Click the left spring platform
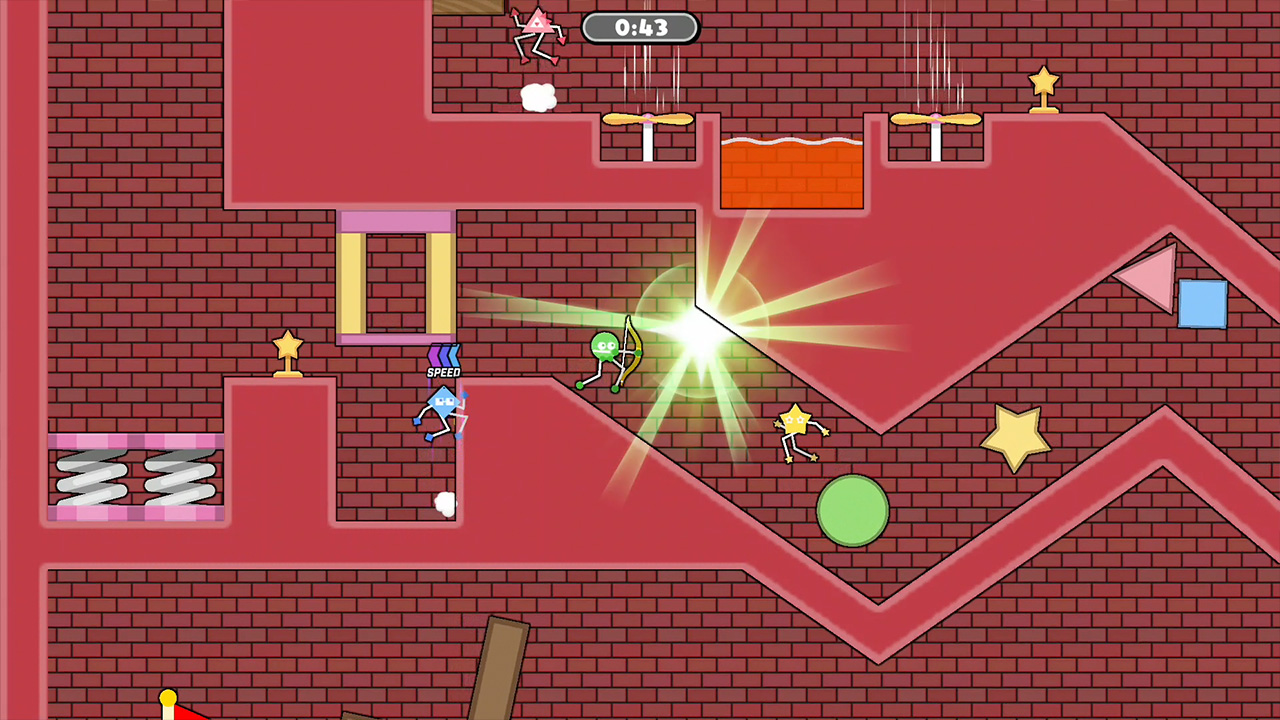 (90, 478)
